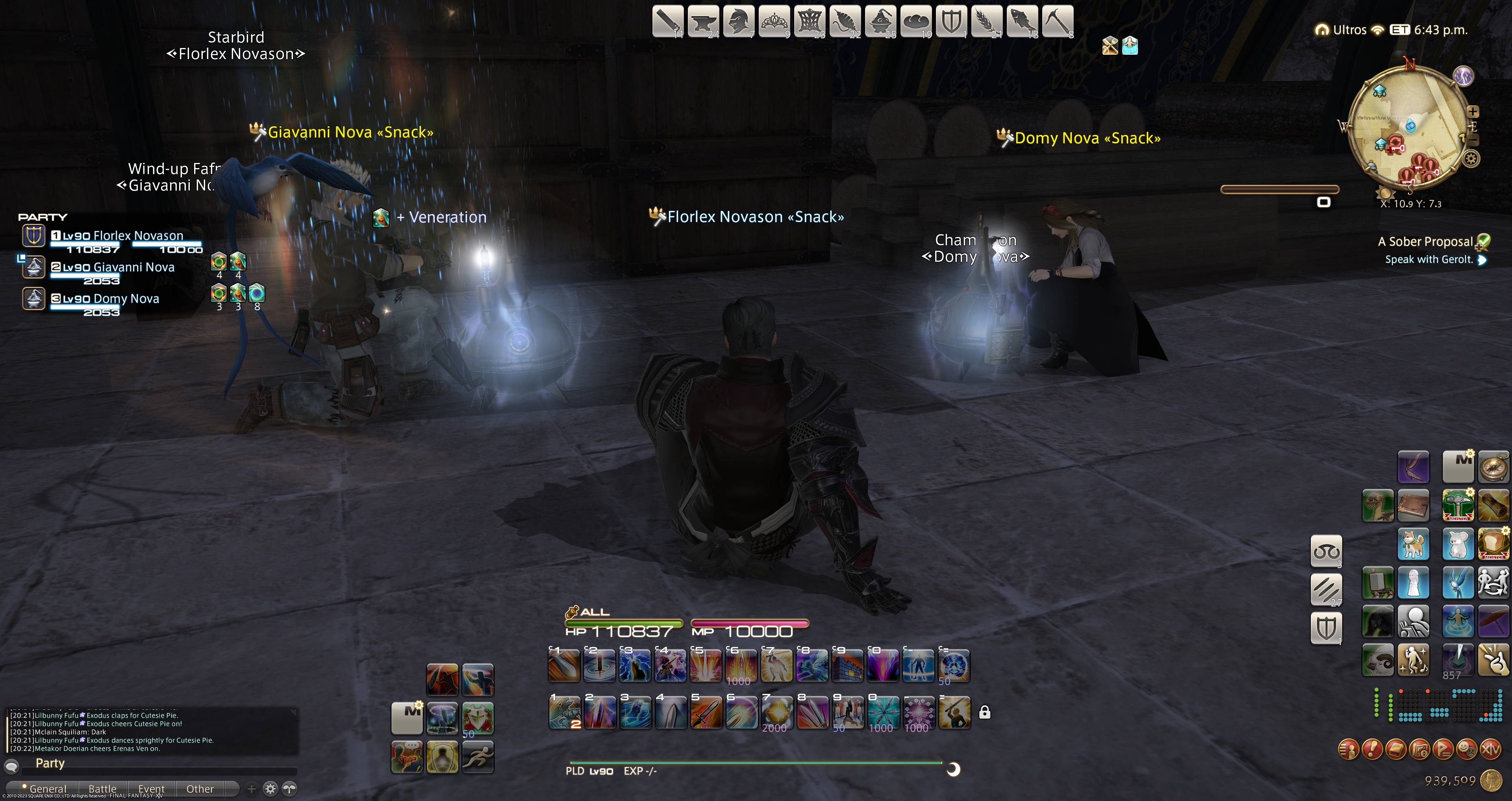1512x801 pixels.
Task: Open the exclamation mark duty menu
Action: pyautogui.click(x=1372, y=749)
